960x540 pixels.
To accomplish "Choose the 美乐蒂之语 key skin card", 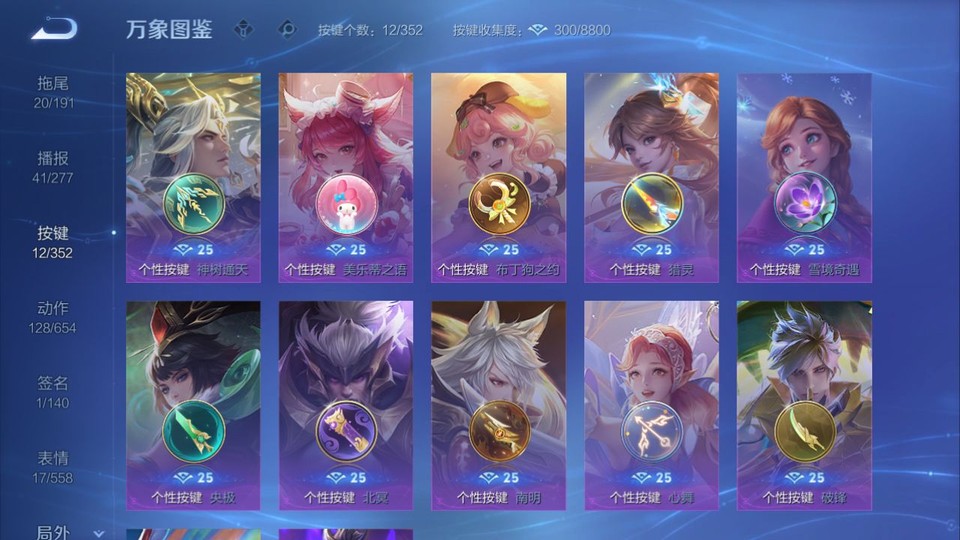I will [x=346, y=177].
